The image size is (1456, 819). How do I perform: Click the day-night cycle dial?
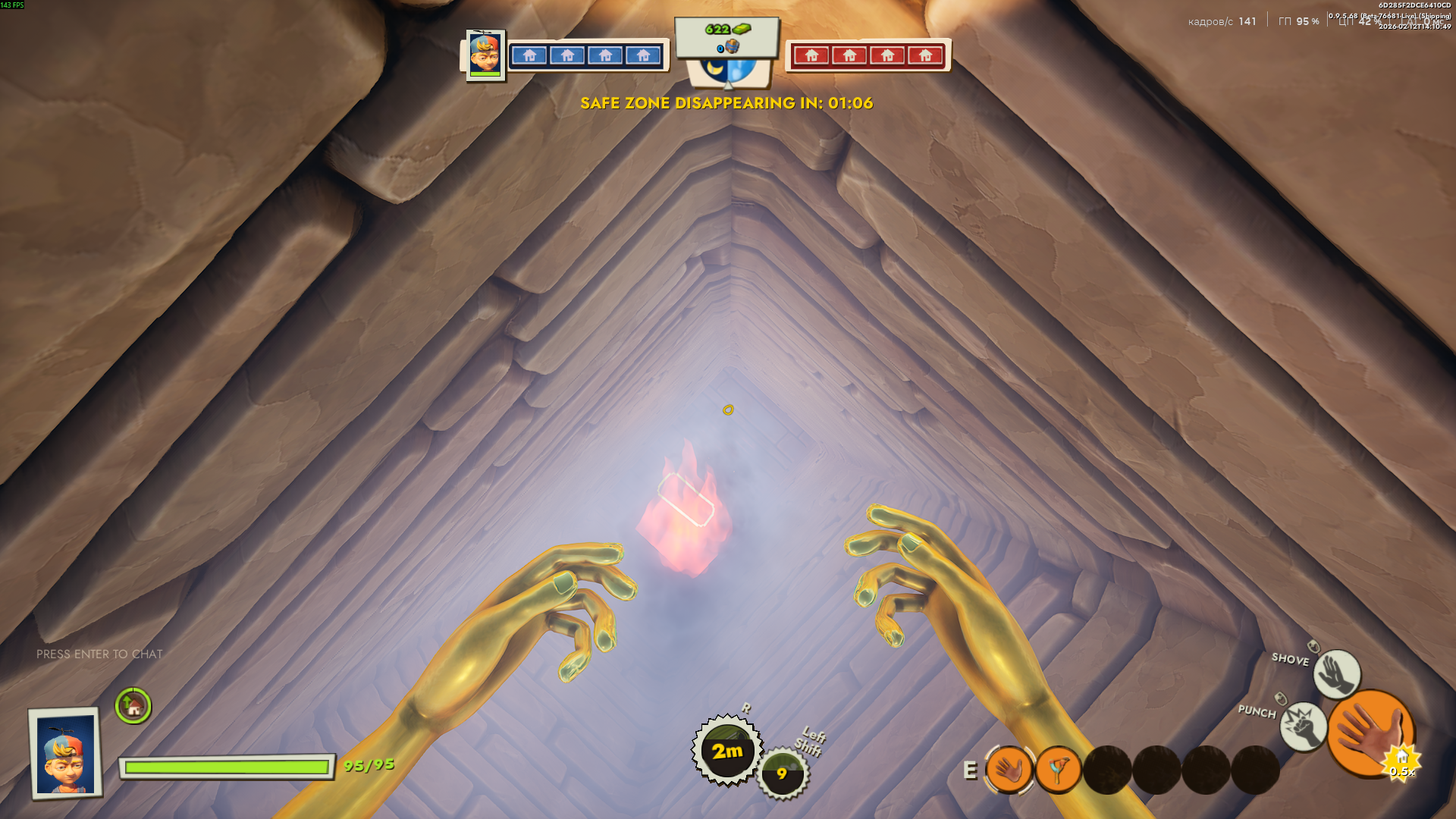(x=728, y=71)
